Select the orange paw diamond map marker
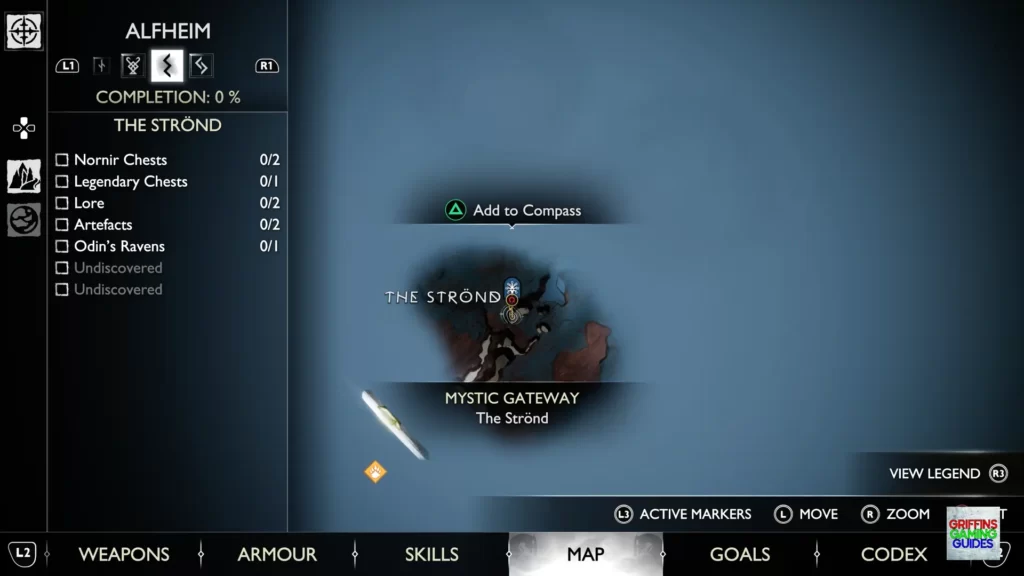The width and height of the screenshot is (1024, 576). tap(375, 471)
